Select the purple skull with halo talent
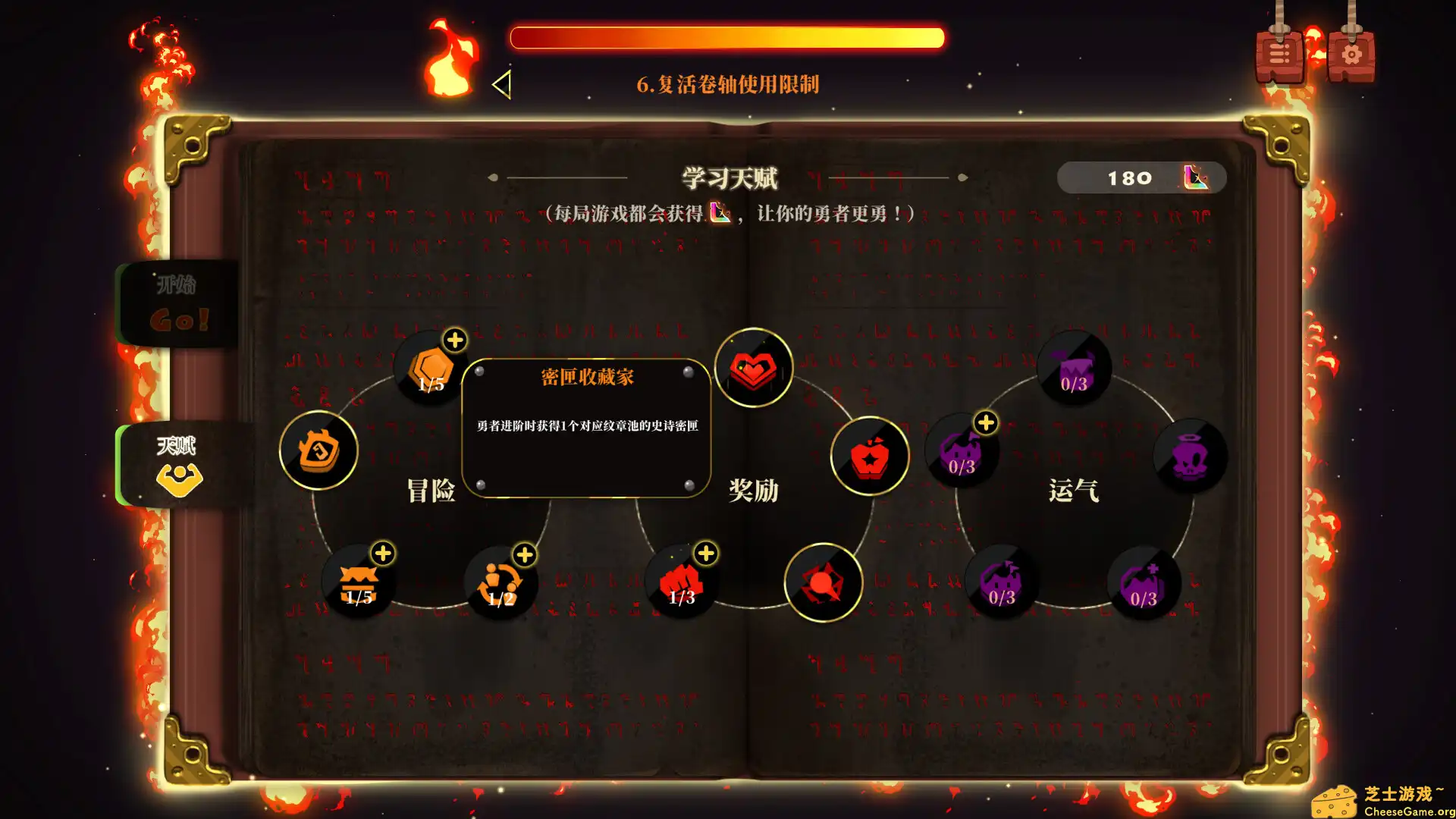Viewport: 1456px width, 819px height. 1189,455
